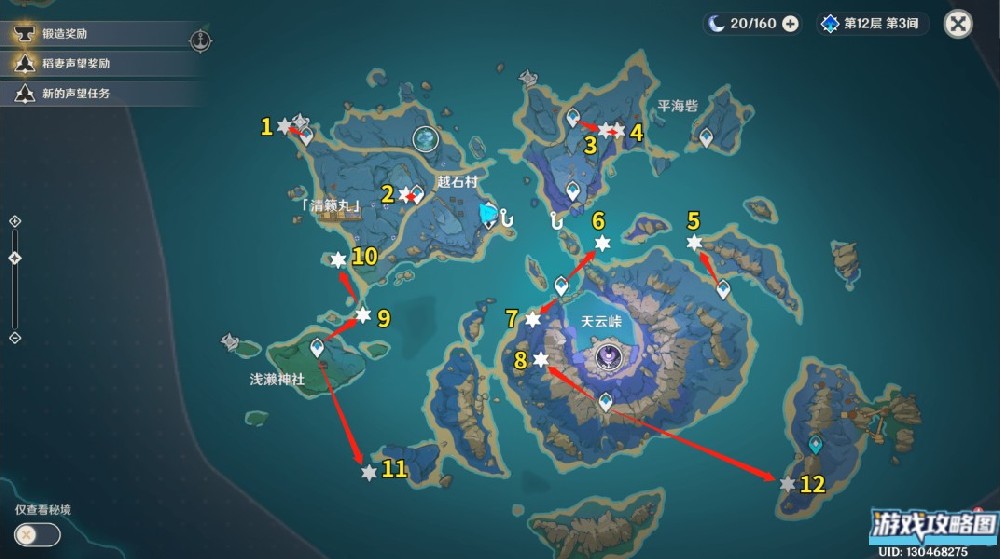Select the teleport waypoint beside 平海砦
The width and height of the screenshot is (1000, 559).
click(706, 137)
